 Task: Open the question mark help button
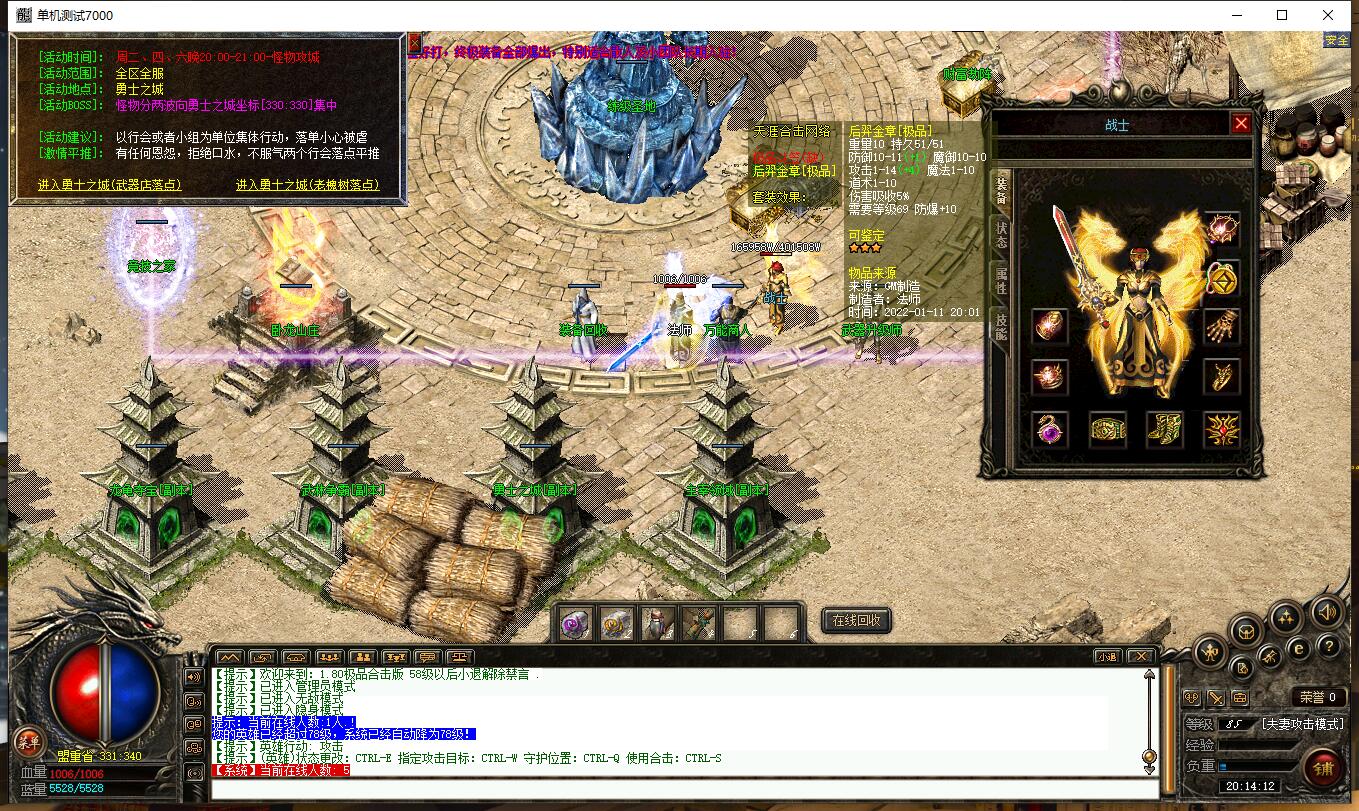[1328, 645]
